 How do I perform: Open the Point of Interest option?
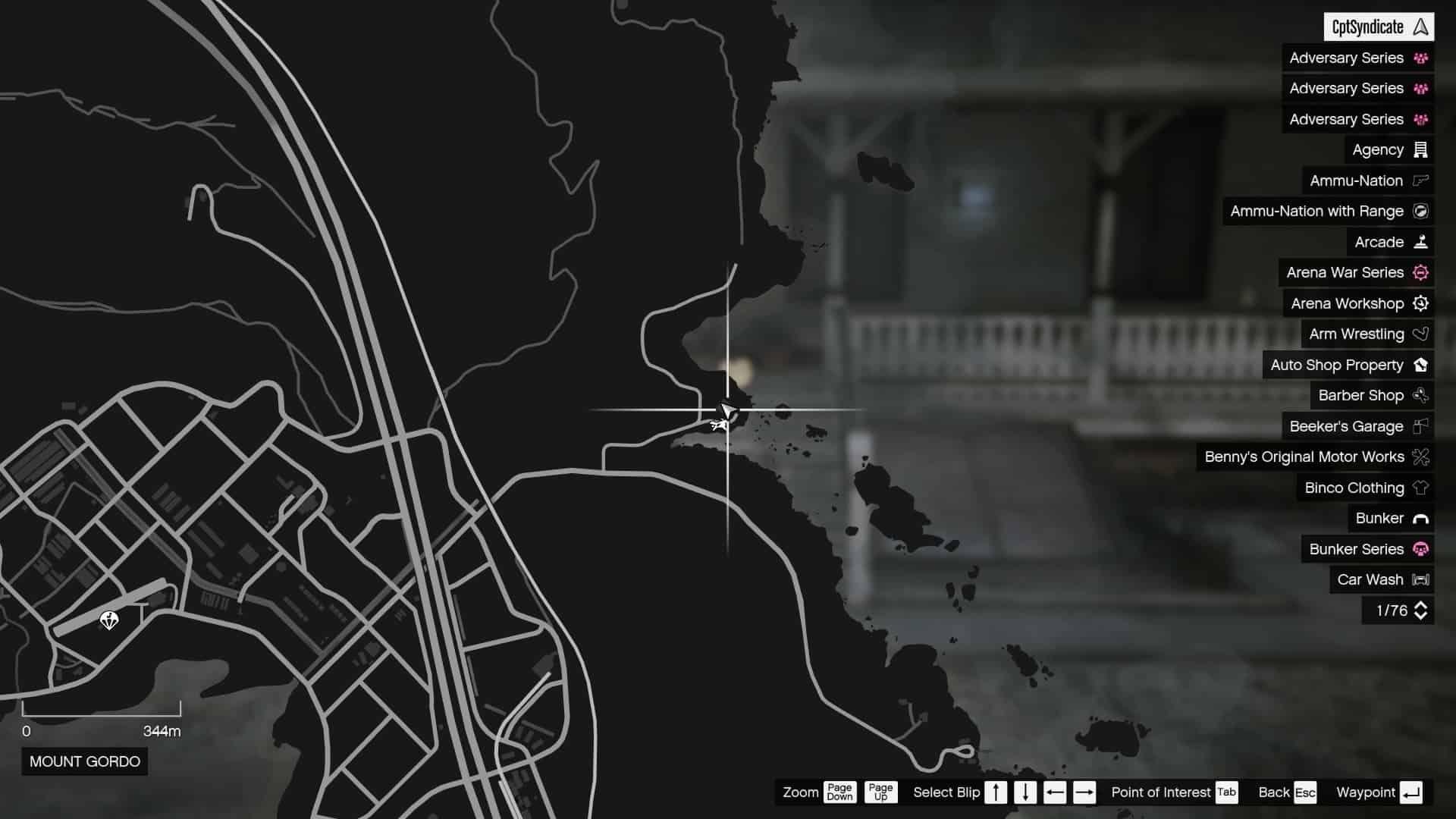(x=1225, y=792)
